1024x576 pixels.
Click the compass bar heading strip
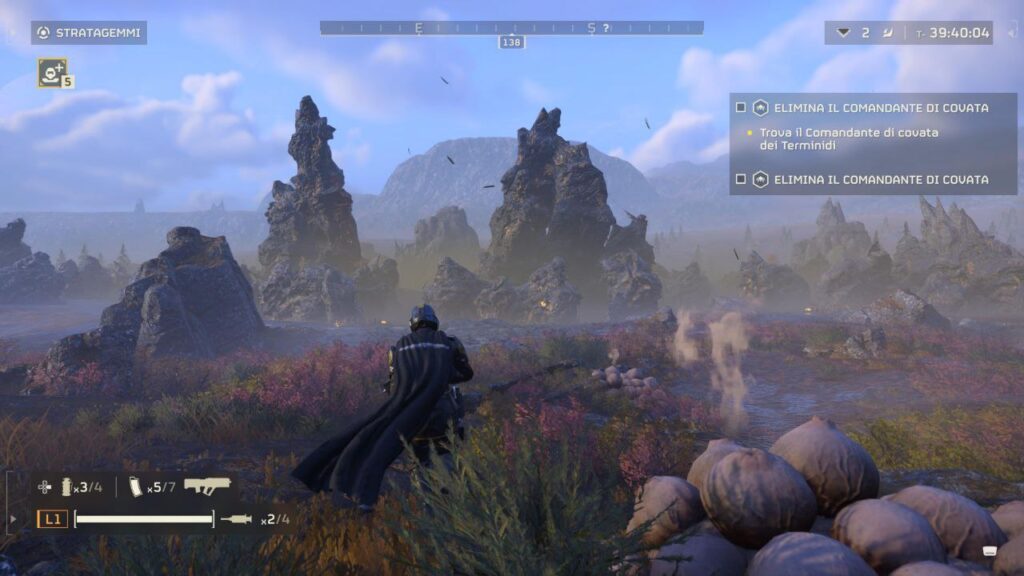[511, 28]
